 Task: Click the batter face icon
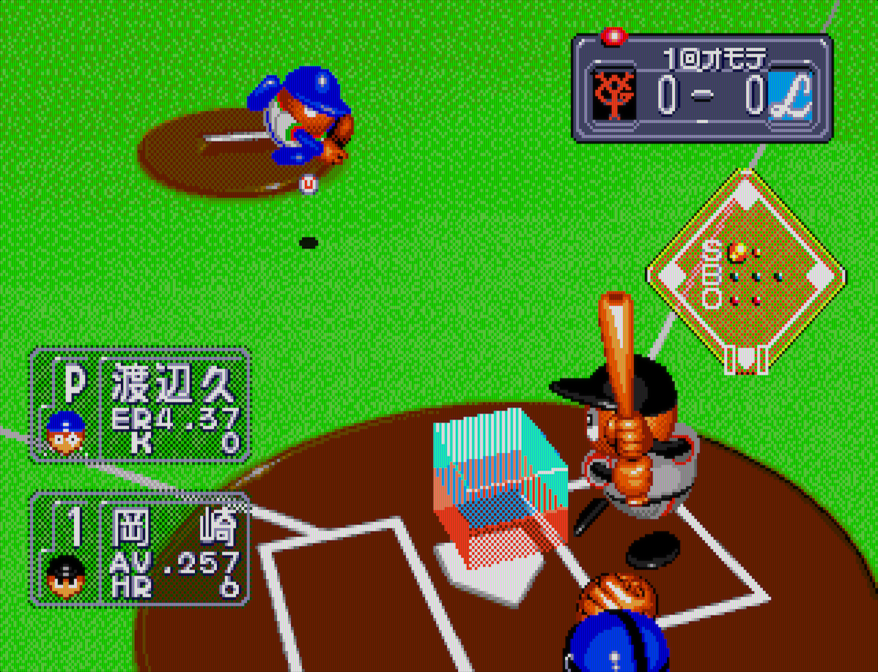(66, 575)
